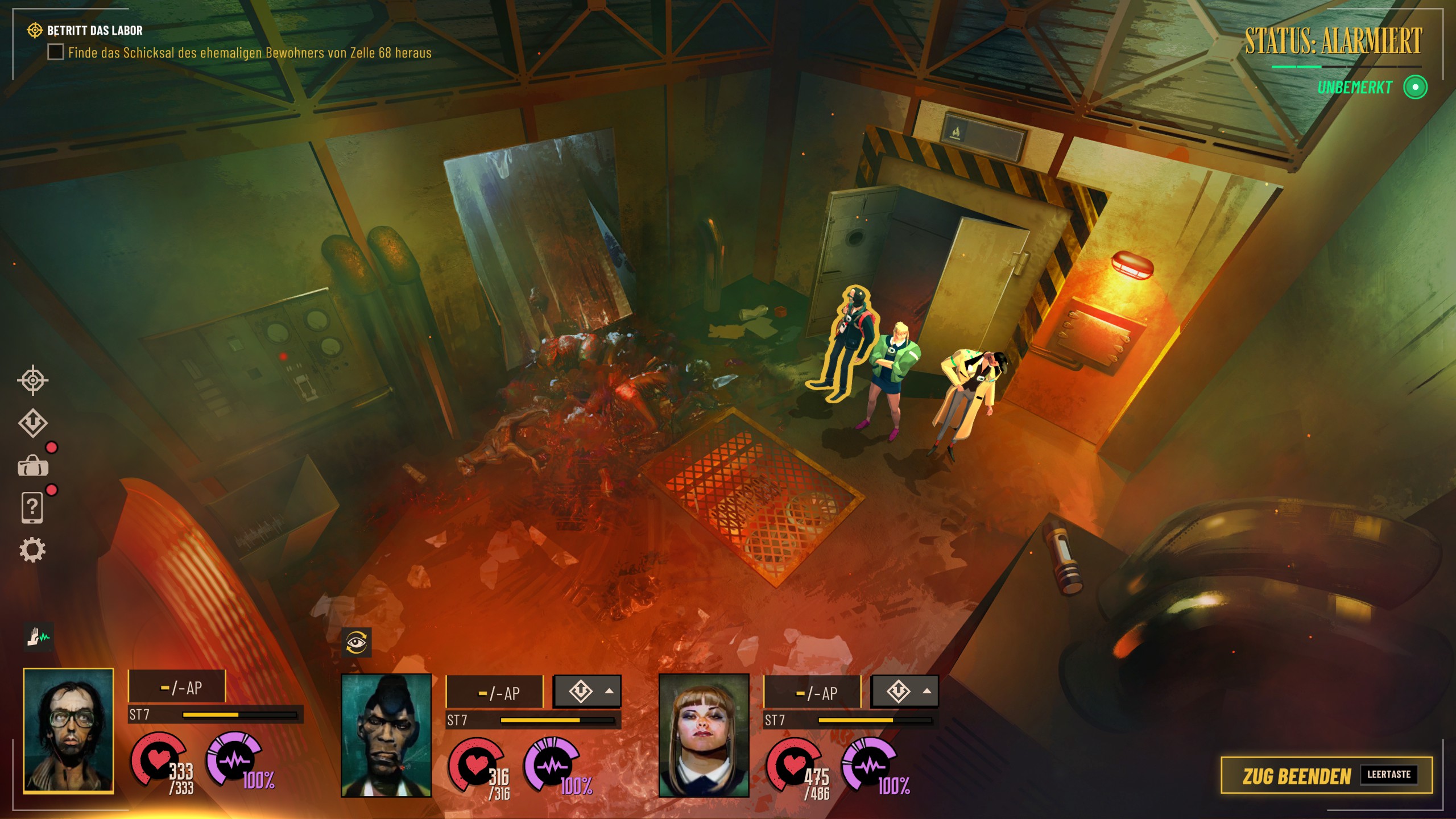1456x819 pixels.
Task: Select the bespectacled man's portrait
Action: point(68,731)
